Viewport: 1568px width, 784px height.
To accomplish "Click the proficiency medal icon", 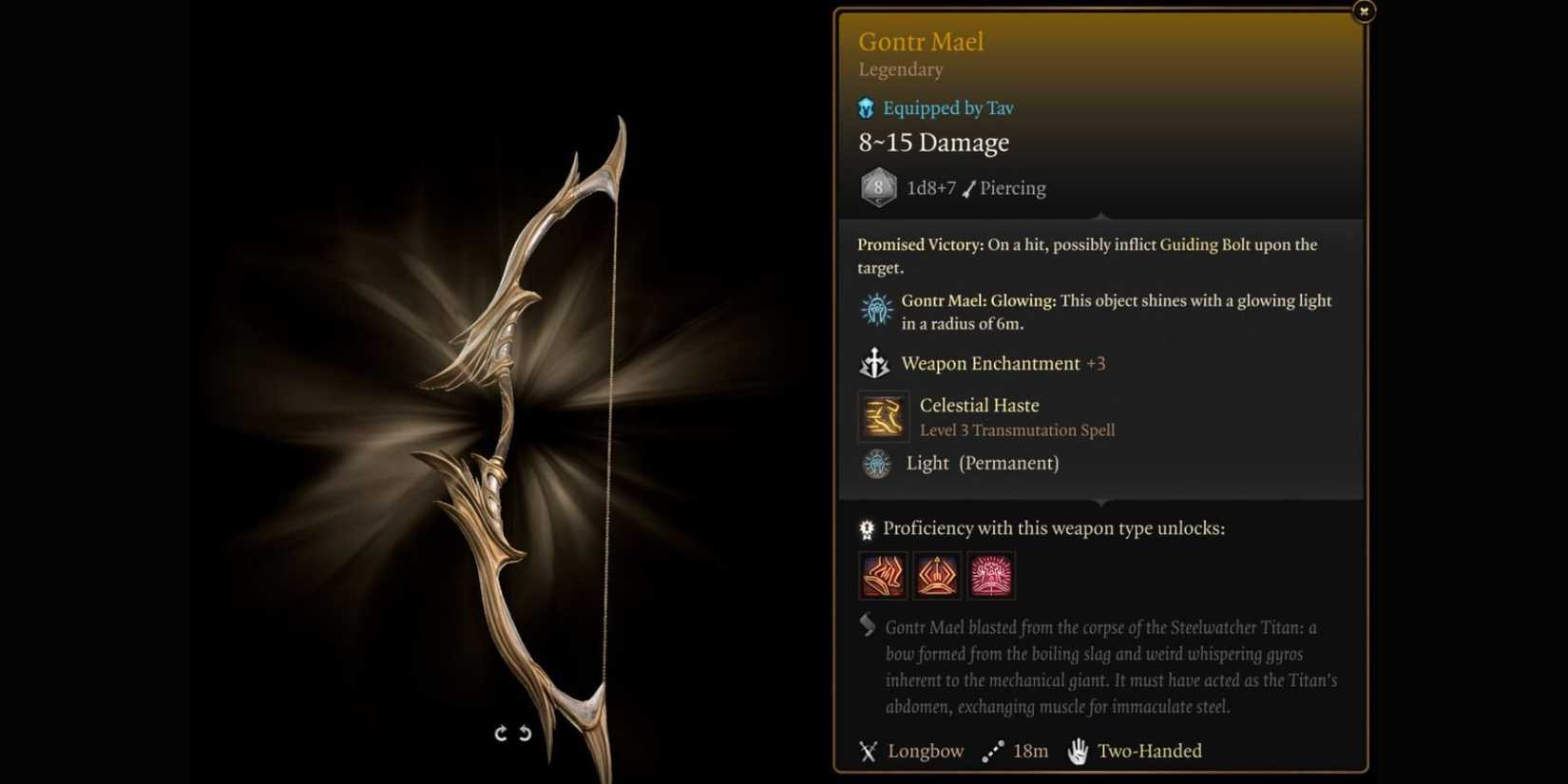I will click(x=866, y=527).
